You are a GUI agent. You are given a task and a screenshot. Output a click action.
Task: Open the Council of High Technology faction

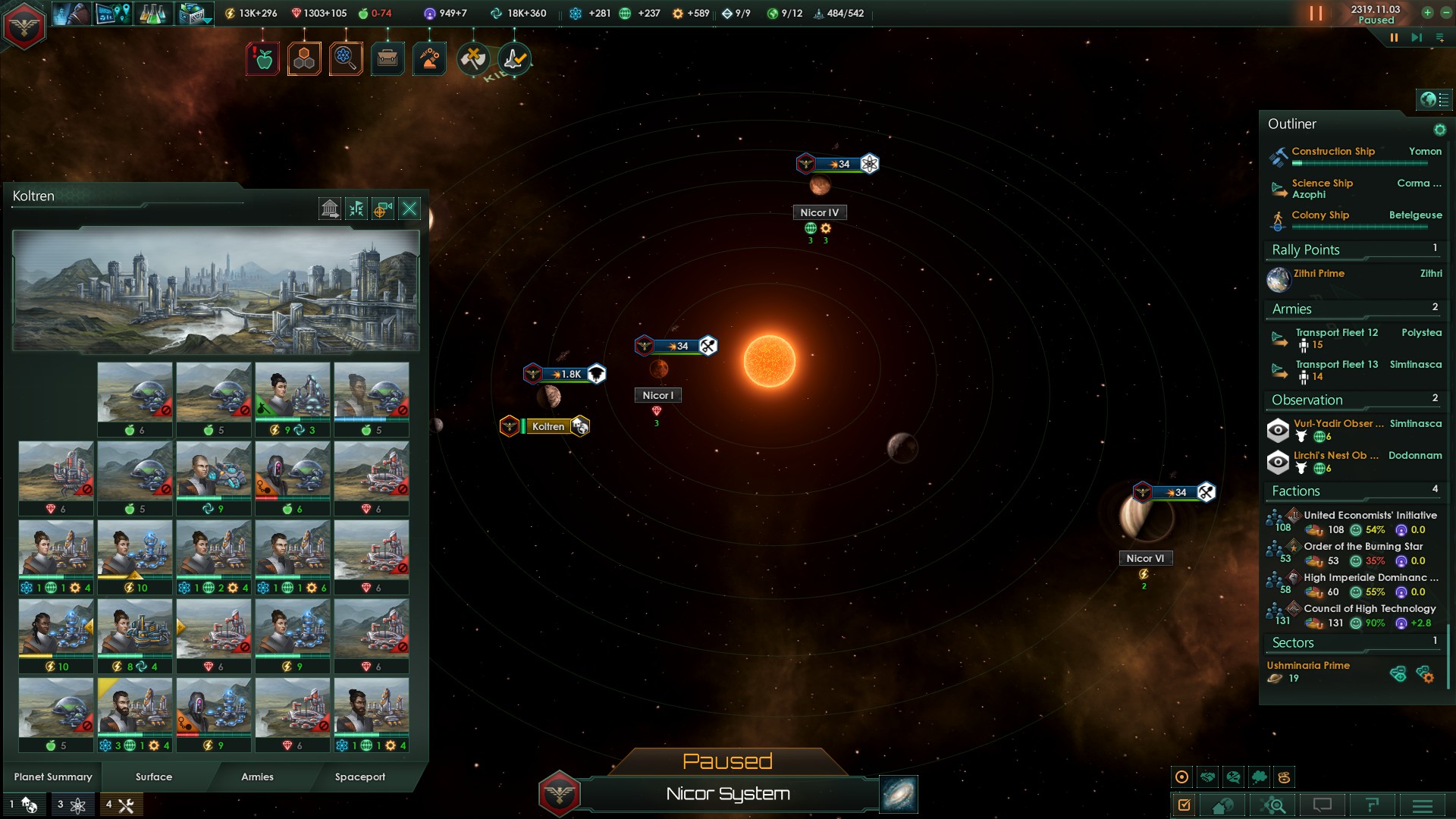(1370, 609)
